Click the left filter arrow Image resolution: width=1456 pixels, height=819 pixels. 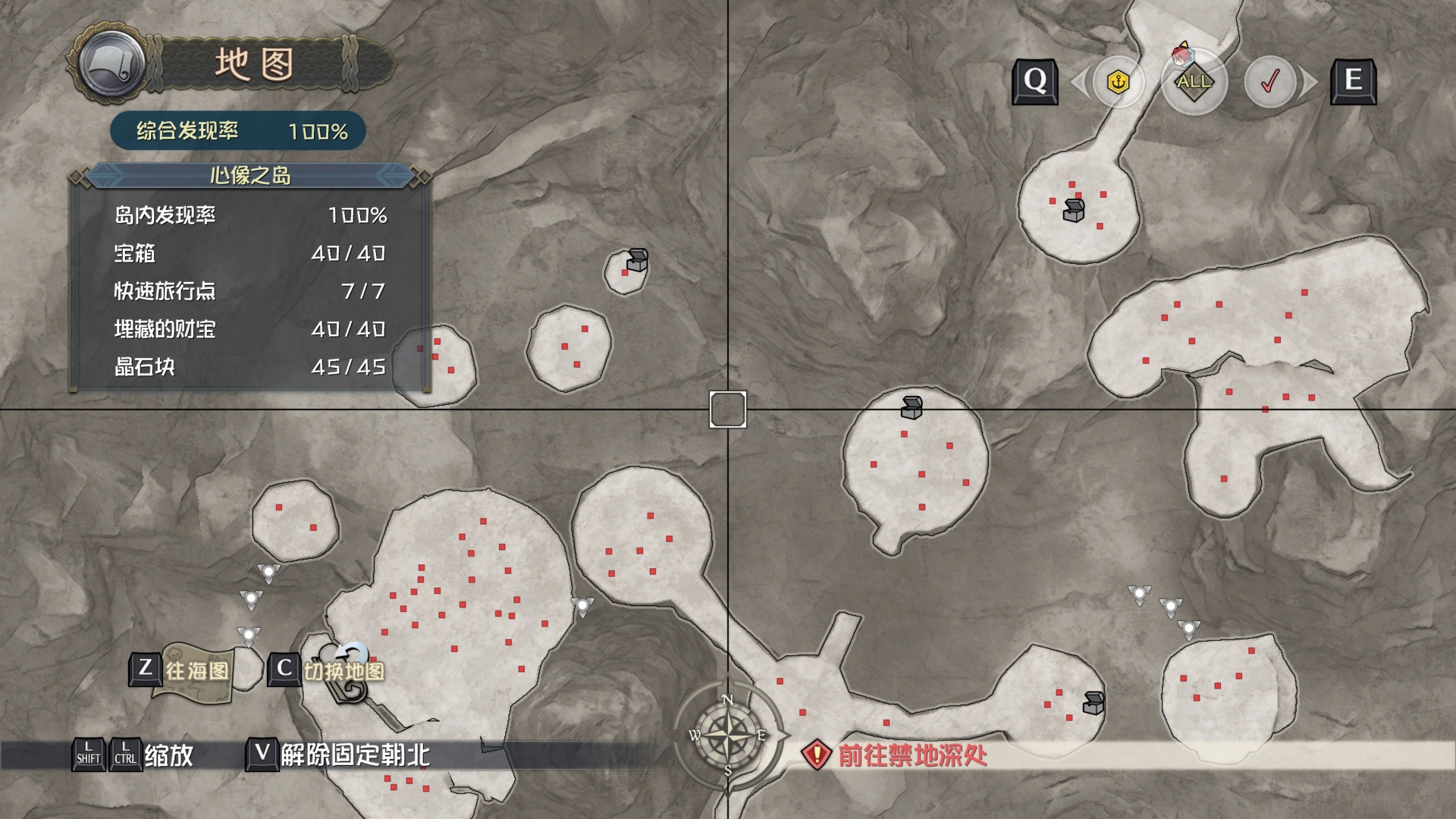point(1078,81)
